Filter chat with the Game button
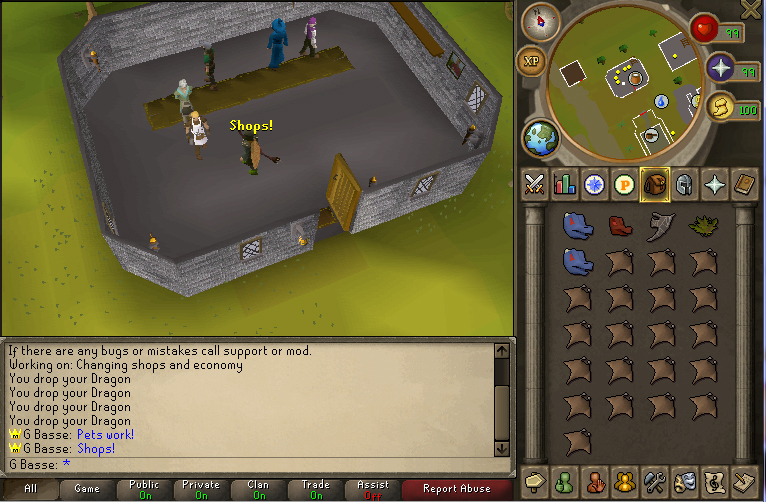 pos(87,490)
